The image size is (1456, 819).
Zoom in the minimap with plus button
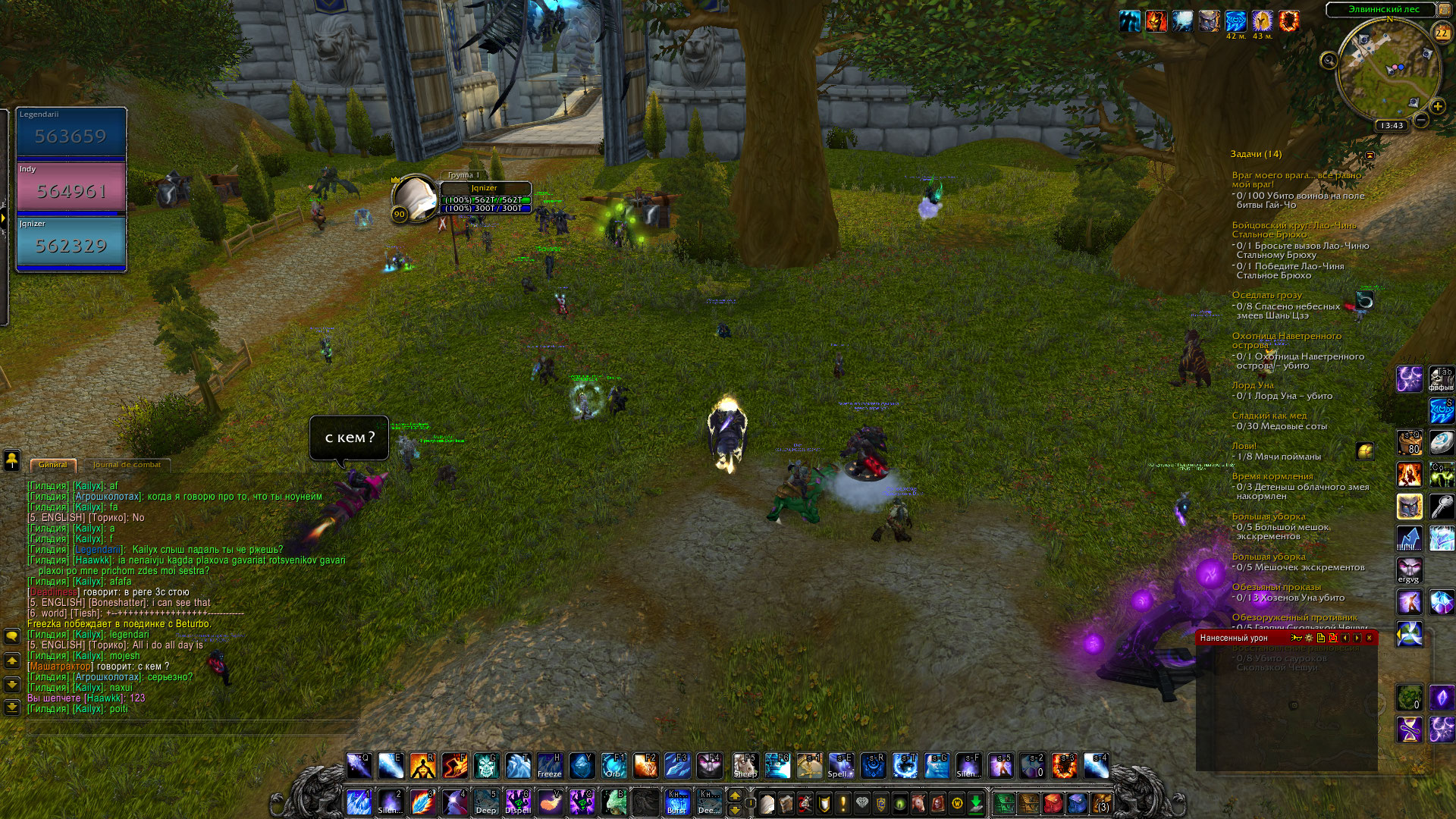coord(1437,107)
